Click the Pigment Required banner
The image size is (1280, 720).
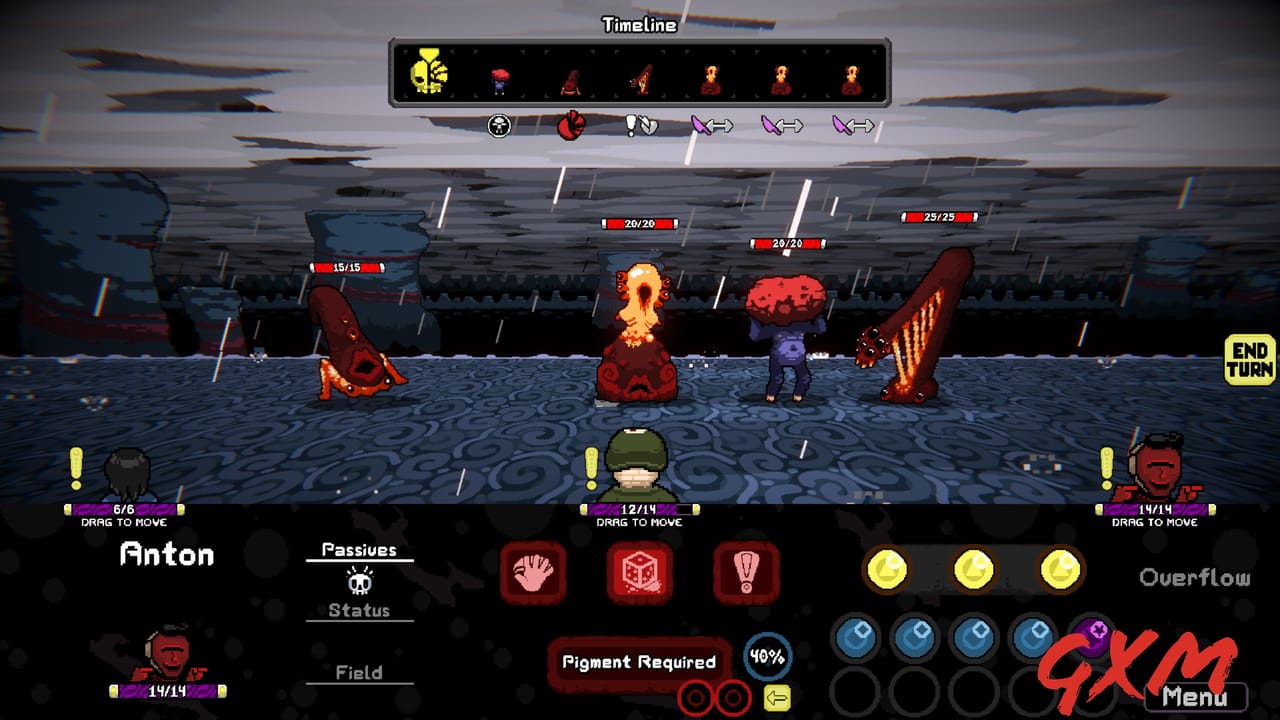tap(638, 662)
